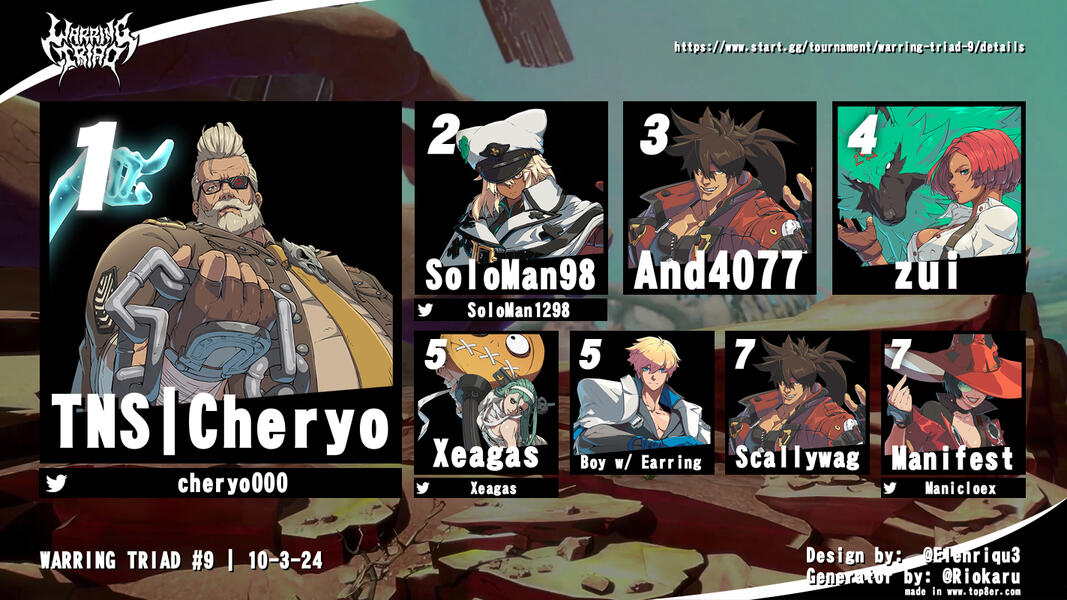
Task: Open the cheryo000 Twitter handle
Action: (x=220, y=484)
